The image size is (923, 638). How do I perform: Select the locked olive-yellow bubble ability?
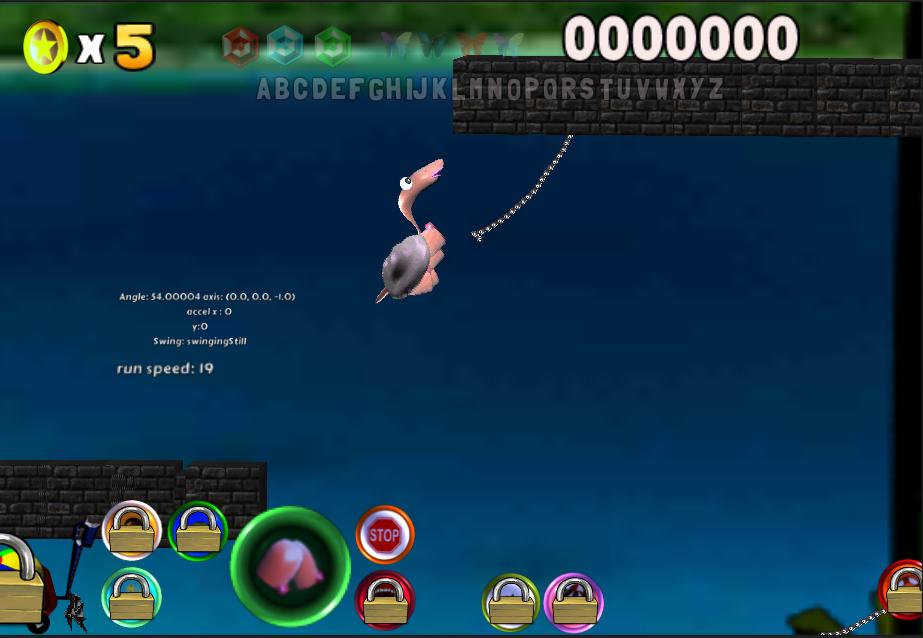click(510, 602)
